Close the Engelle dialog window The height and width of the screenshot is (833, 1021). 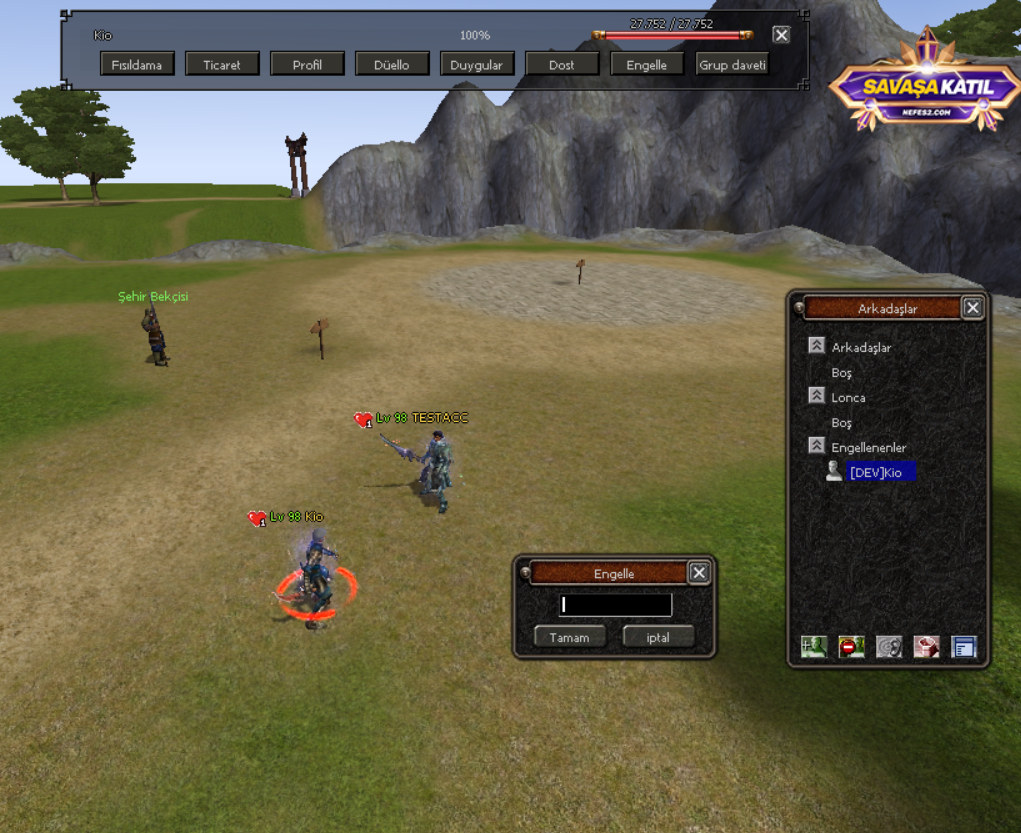699,573
